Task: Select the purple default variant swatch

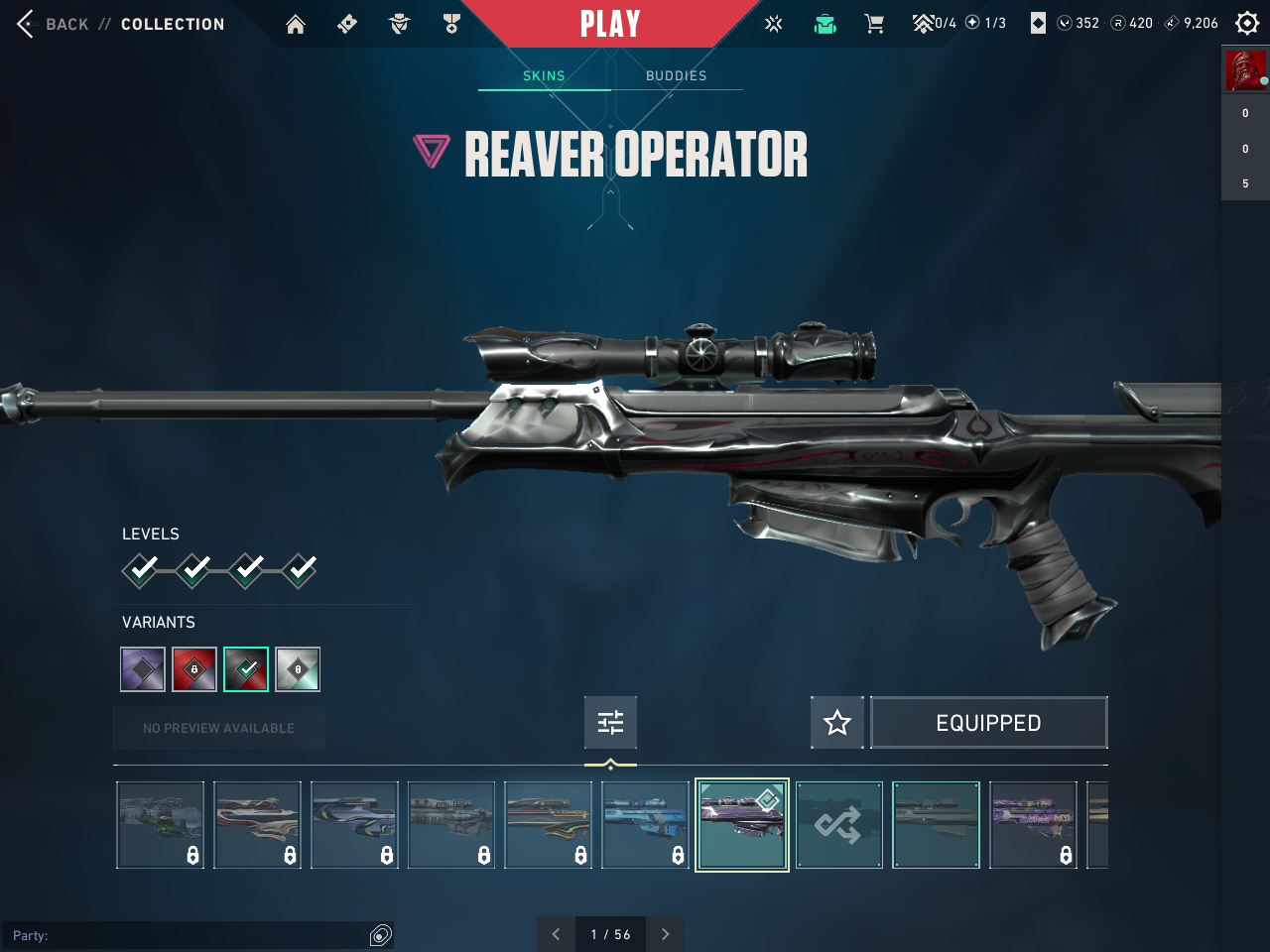Action: point(143,669)
